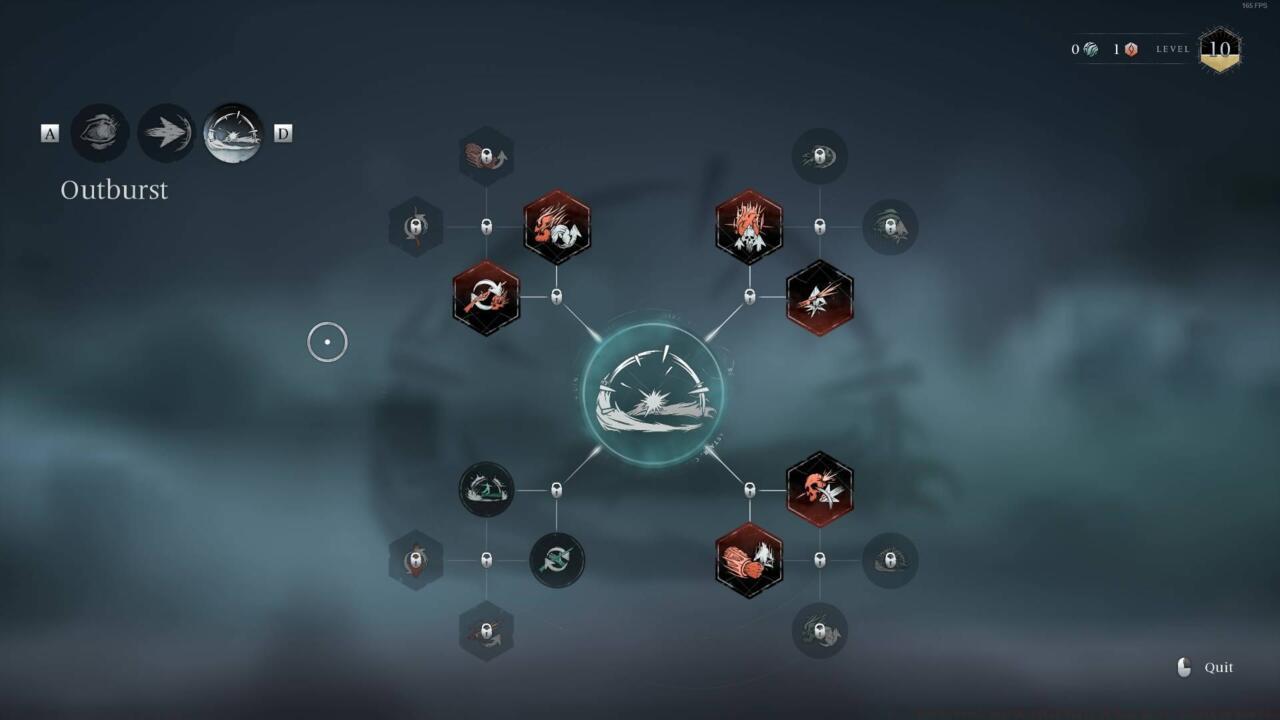
Task: Pick the crossed blades skill on the right
Action: pyautogui.click(x=820, y=296)
